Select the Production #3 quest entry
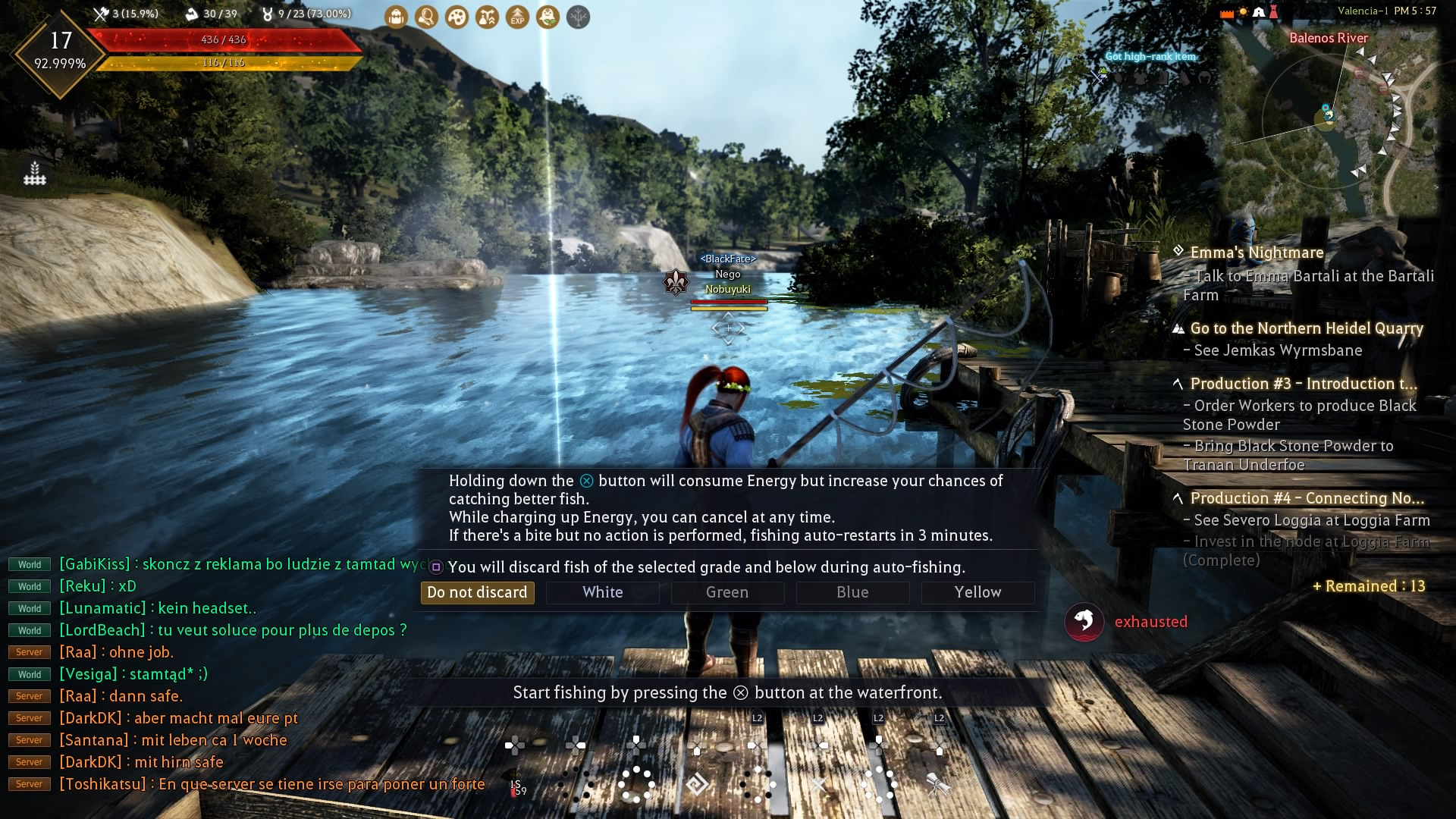Image resolution: width=1456 pixels, height=819 pixels. pos(1303,384)
